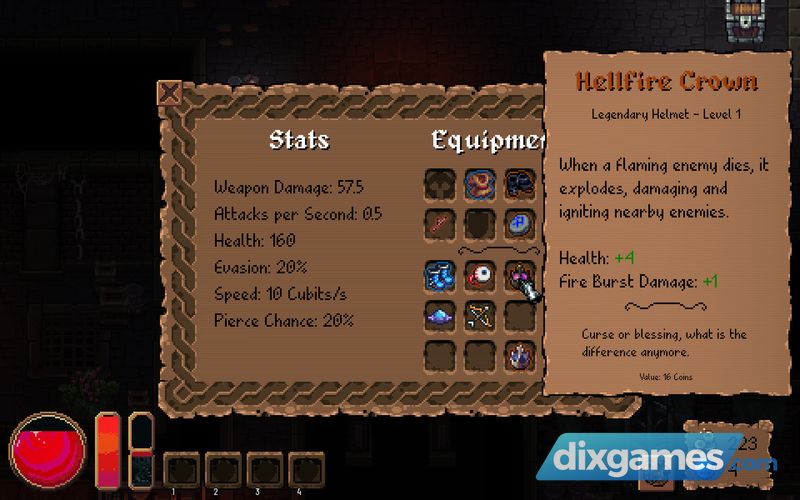Screen dimensions: 800x500
Task: Select the dark armor equipment slot
Action: 518,184
